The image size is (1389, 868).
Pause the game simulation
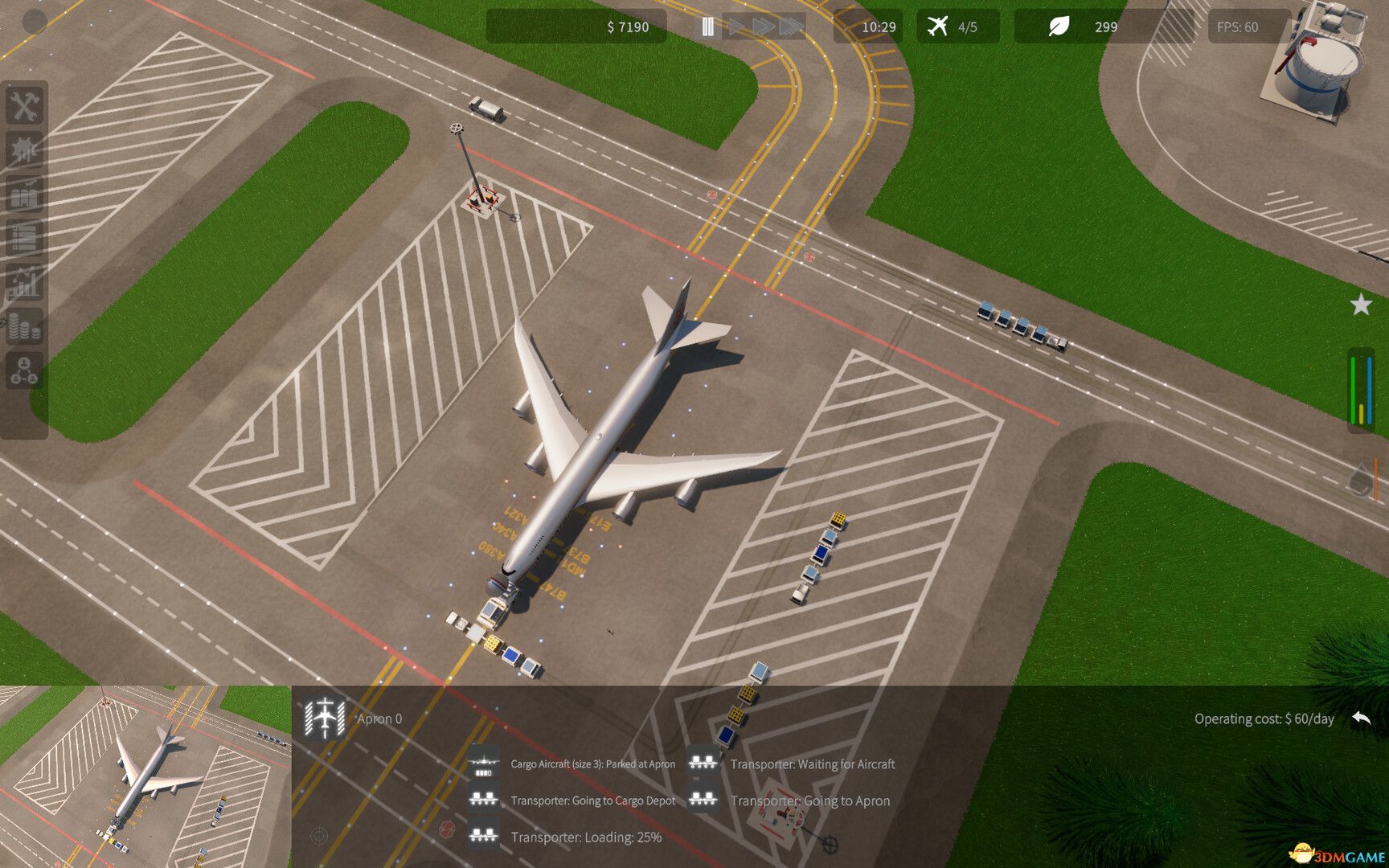(x=708, y=27)
